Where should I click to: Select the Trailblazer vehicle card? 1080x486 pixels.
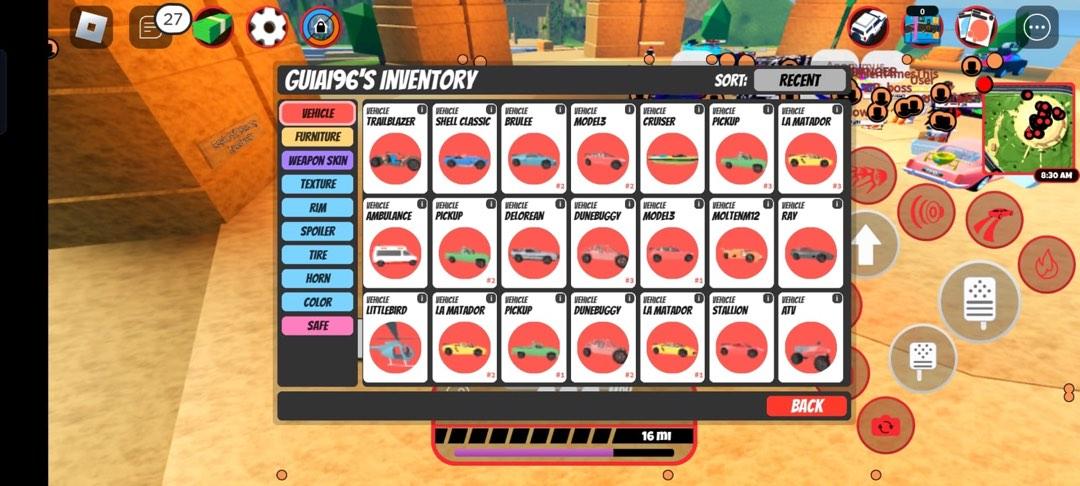(x=394, y=150)
